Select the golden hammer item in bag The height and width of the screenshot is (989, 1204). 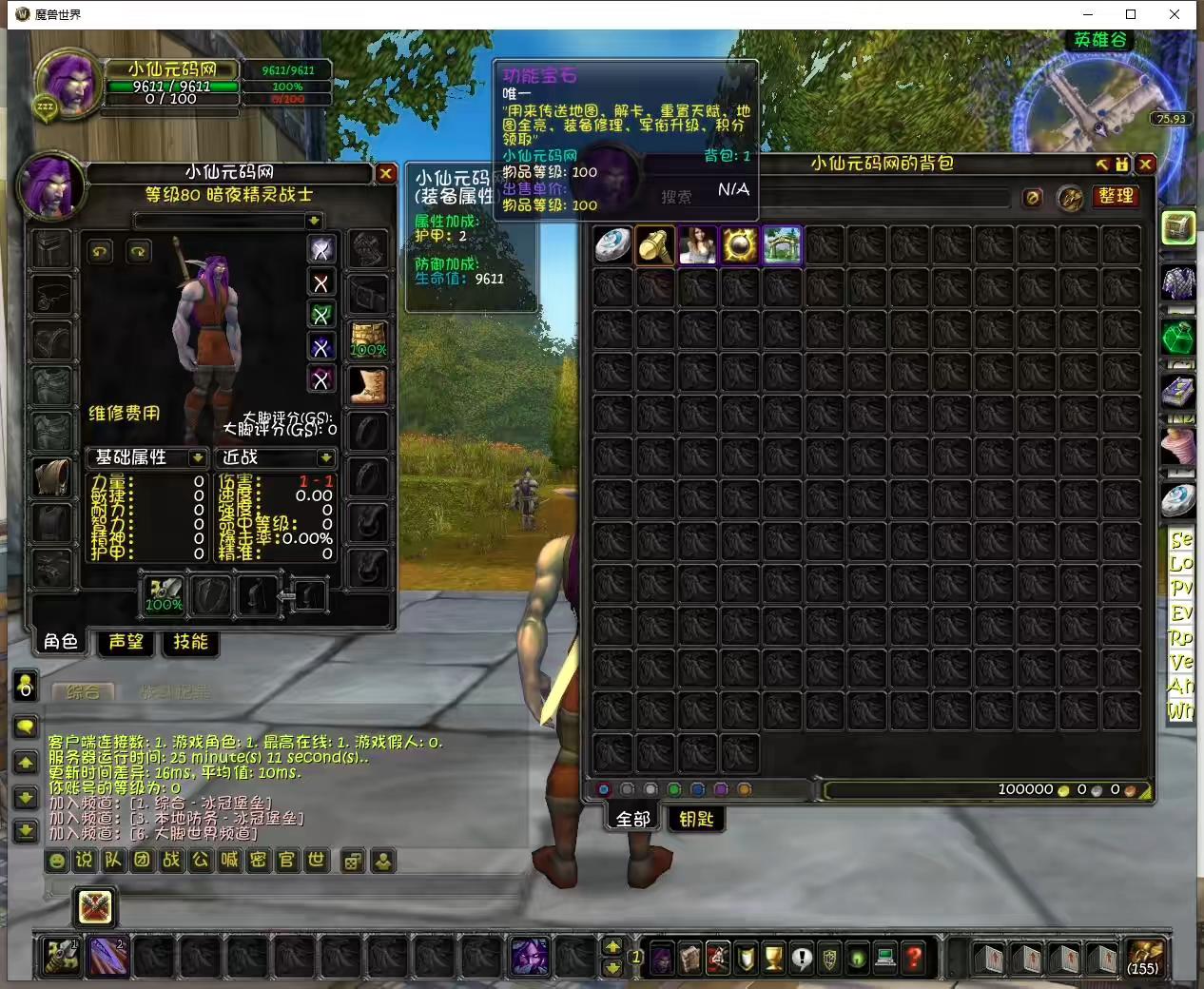(655, 245)
